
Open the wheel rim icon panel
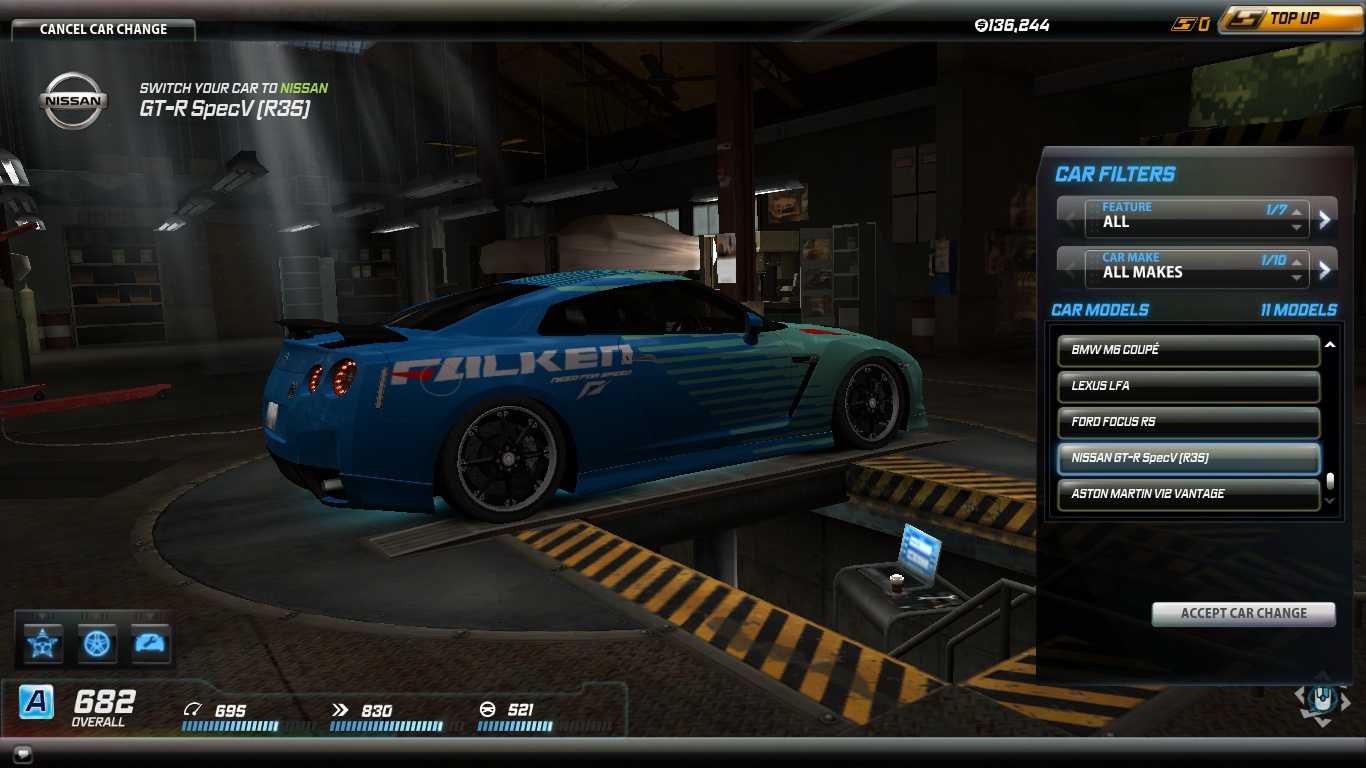tap(97, 643)
